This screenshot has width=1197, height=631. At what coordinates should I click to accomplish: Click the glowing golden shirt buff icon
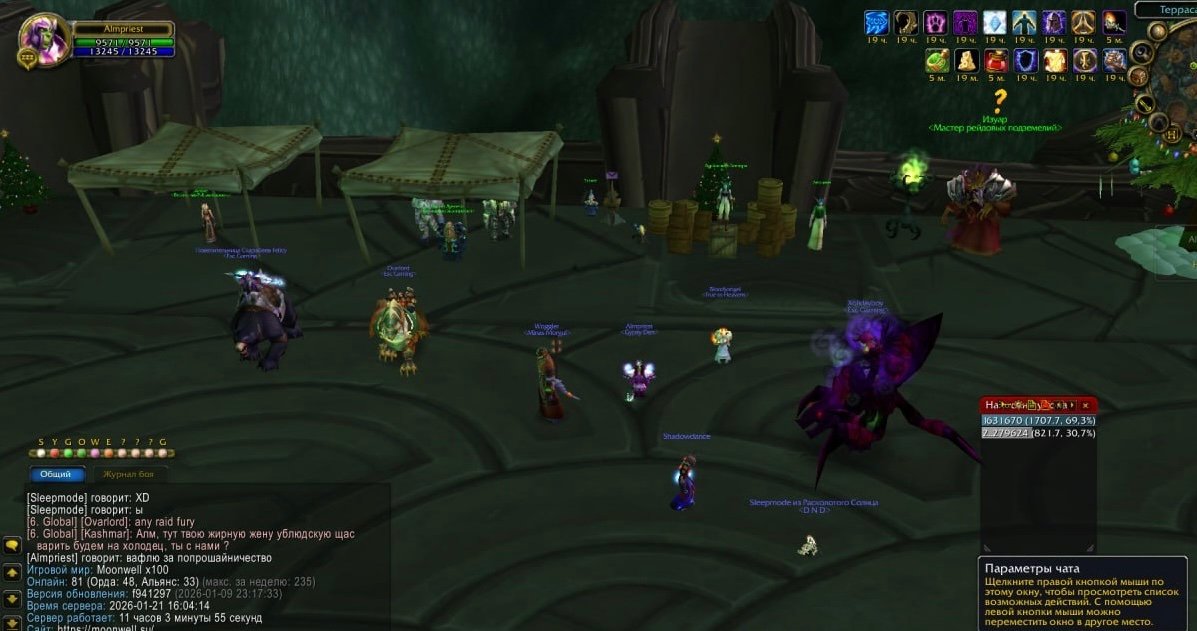click(1055, 61)
